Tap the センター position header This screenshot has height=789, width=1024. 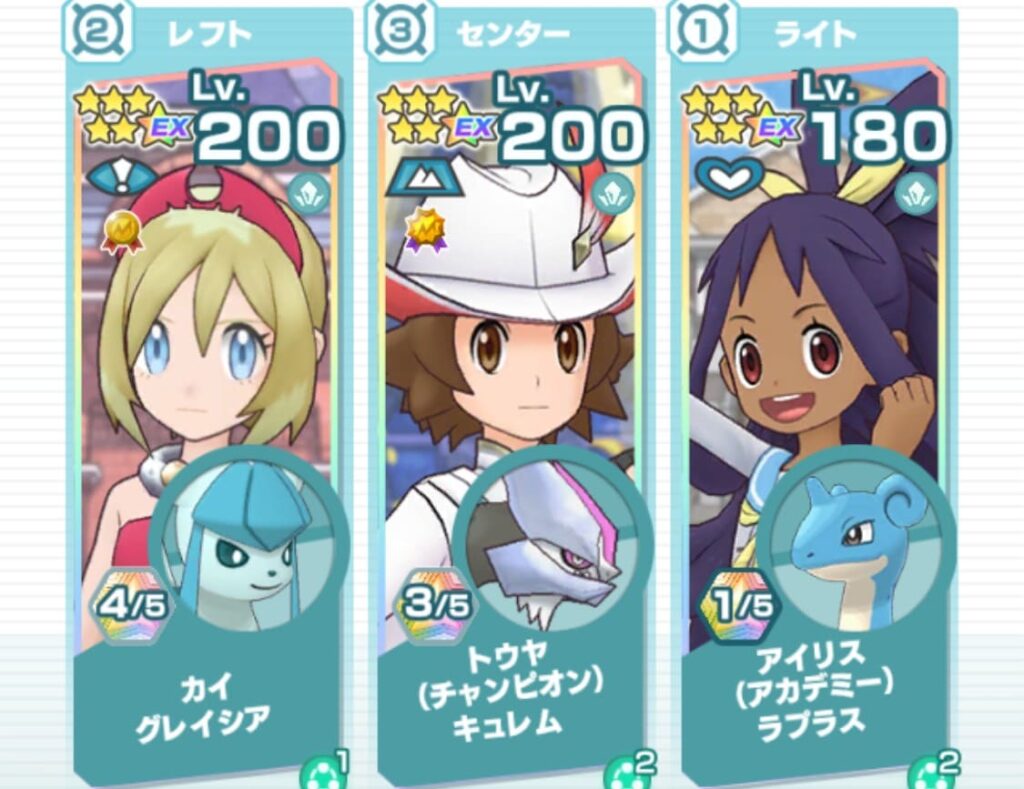[x=512, y=34]
